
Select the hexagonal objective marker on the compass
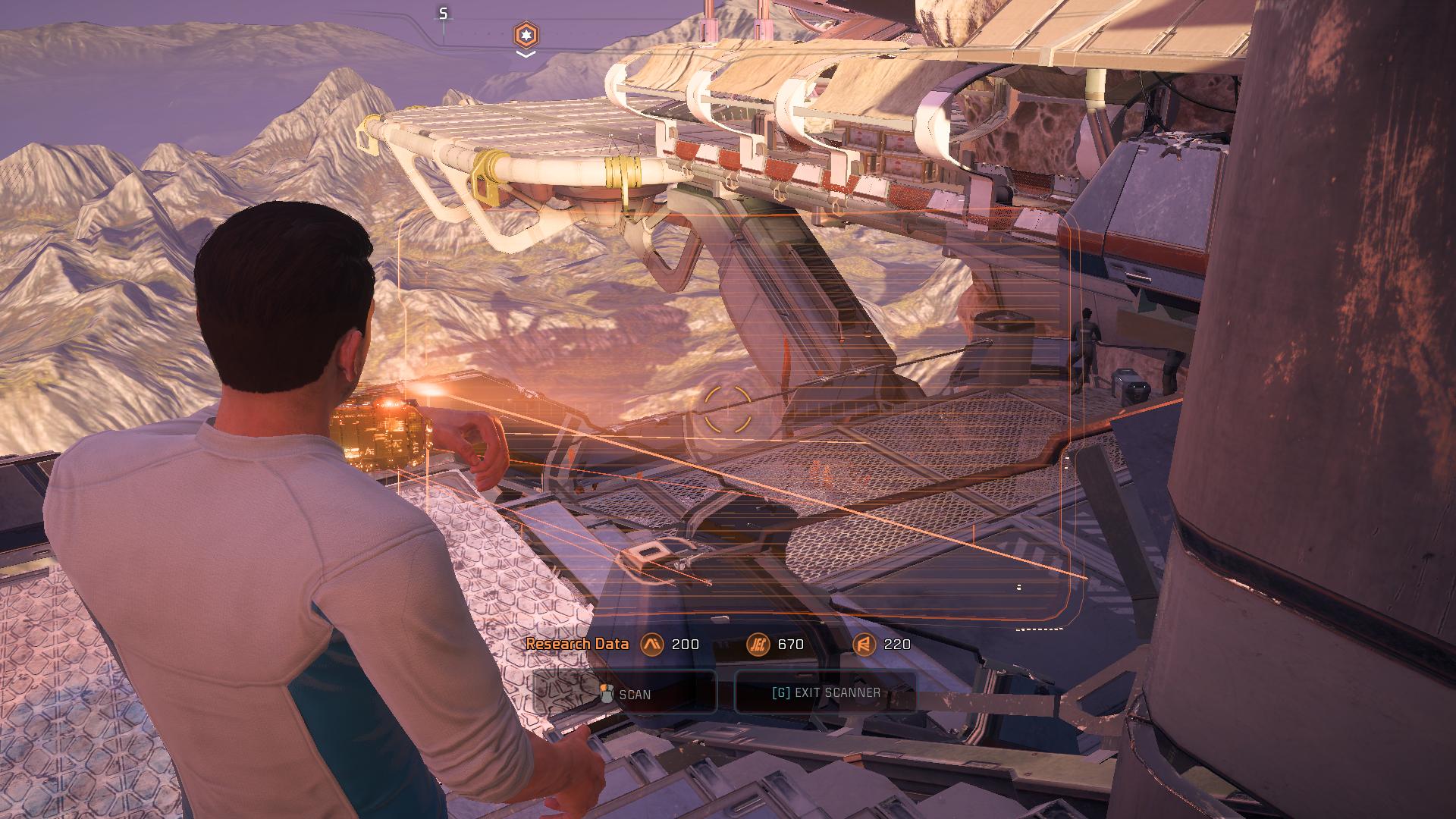(525, 34)
